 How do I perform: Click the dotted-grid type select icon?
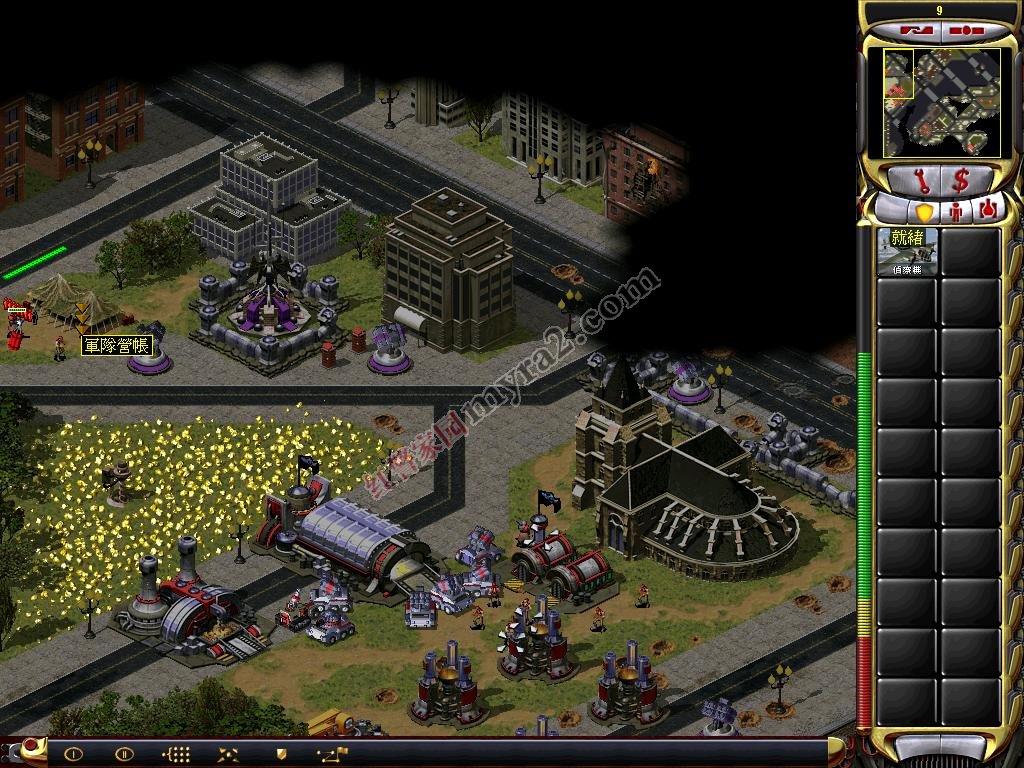tap(177, 754)
